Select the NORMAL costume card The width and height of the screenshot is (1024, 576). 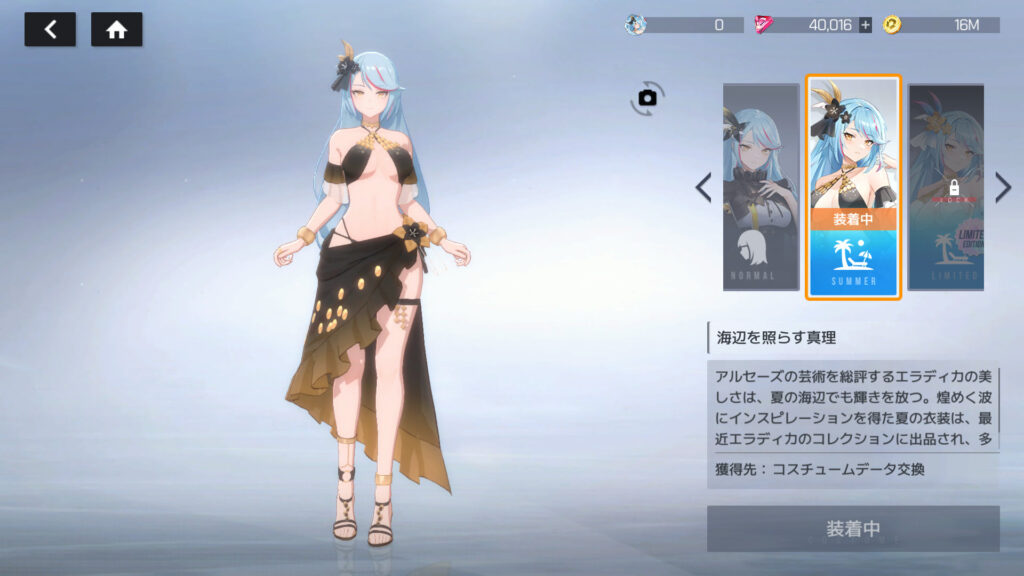(x=761, y=187)
